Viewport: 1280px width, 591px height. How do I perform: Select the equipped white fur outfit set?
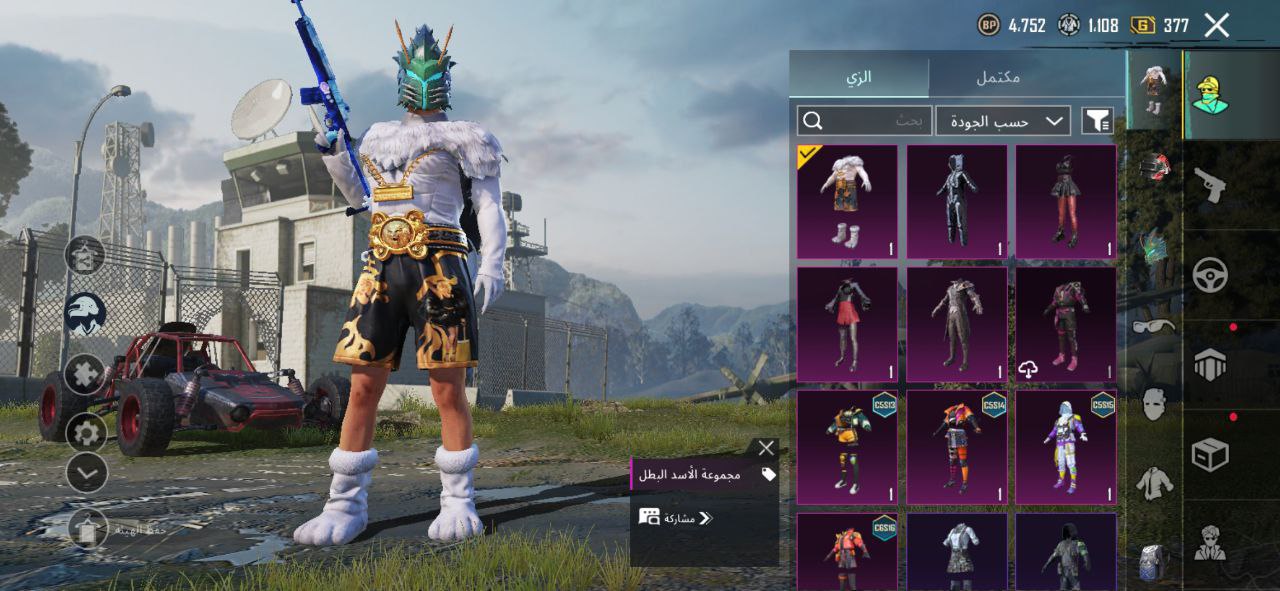point(847,202)
